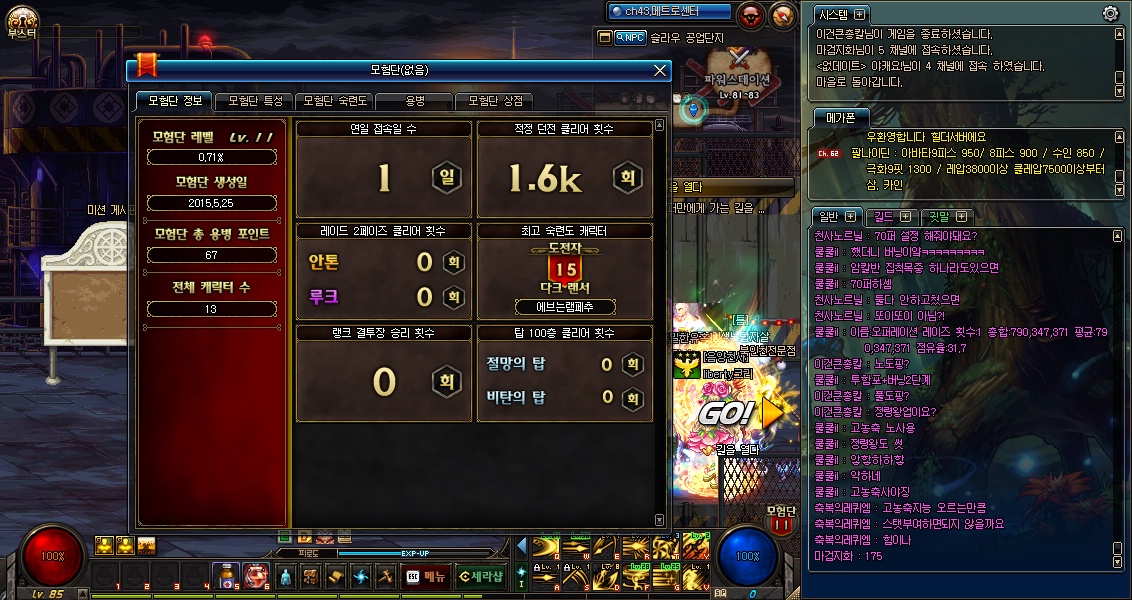Use the red potion in quickslot 6
The width and height of the screenshot is (1132, 600).
pos(254,575)
